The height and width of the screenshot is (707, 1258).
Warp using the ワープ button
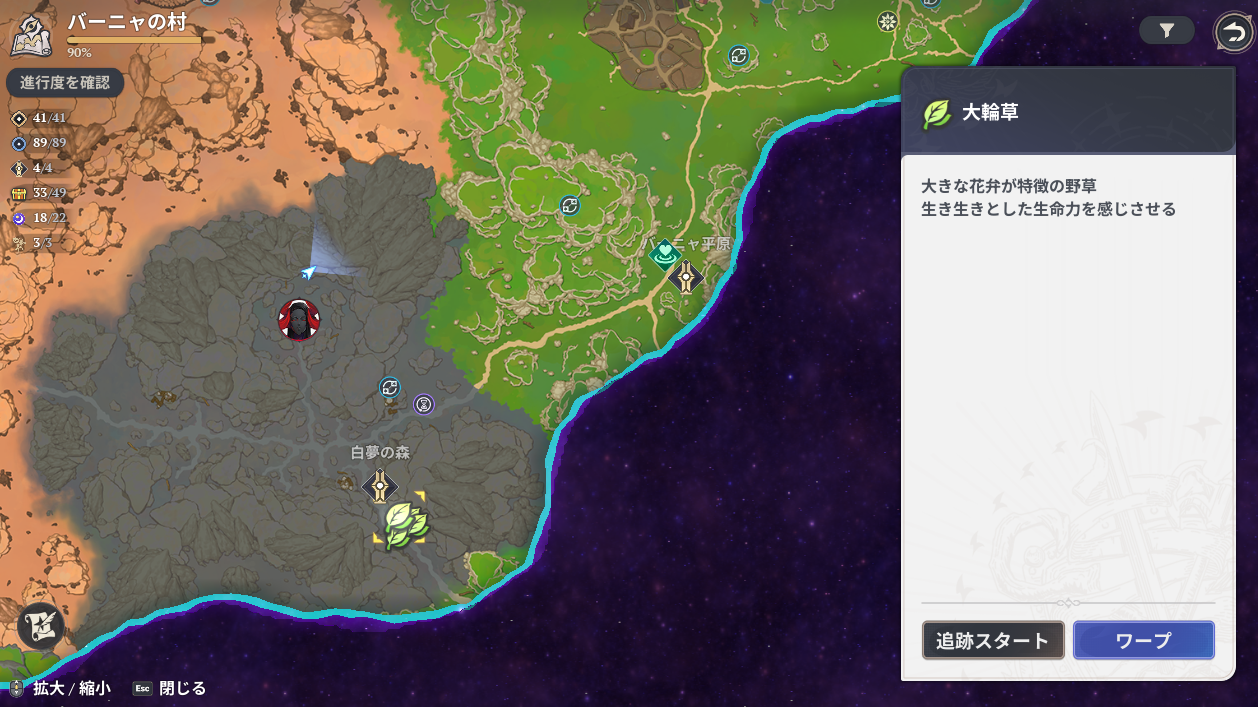tap(1143, 641)
